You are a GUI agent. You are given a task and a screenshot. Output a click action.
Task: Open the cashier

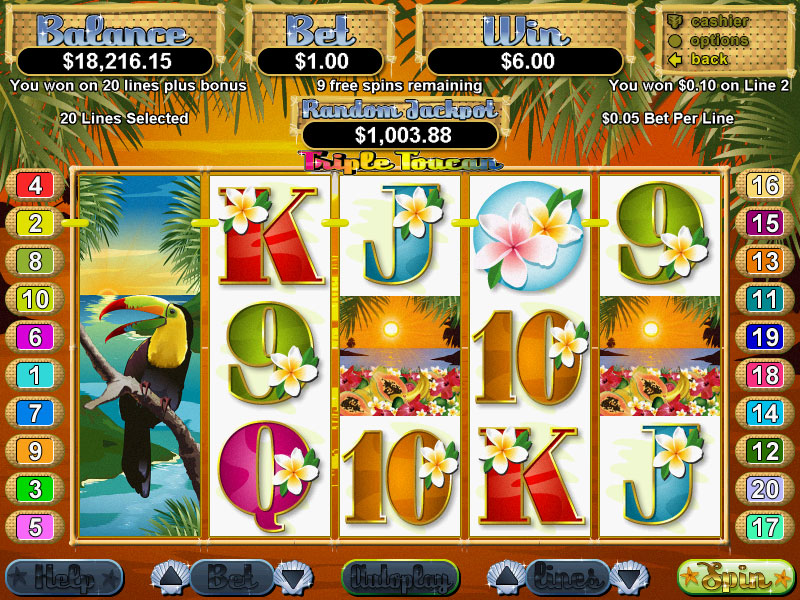pos(720,21)
